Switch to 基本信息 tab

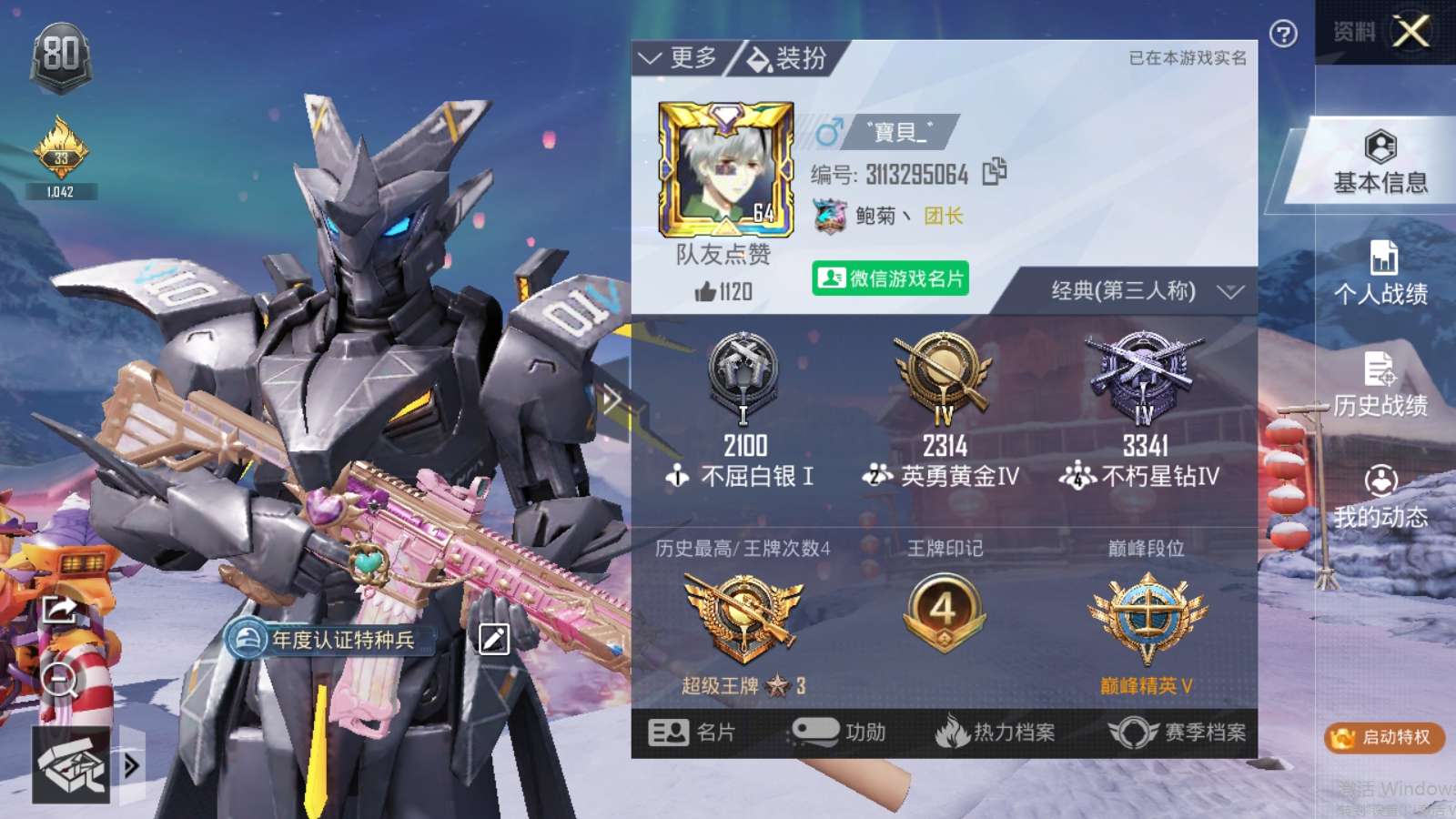[1380, 164]
